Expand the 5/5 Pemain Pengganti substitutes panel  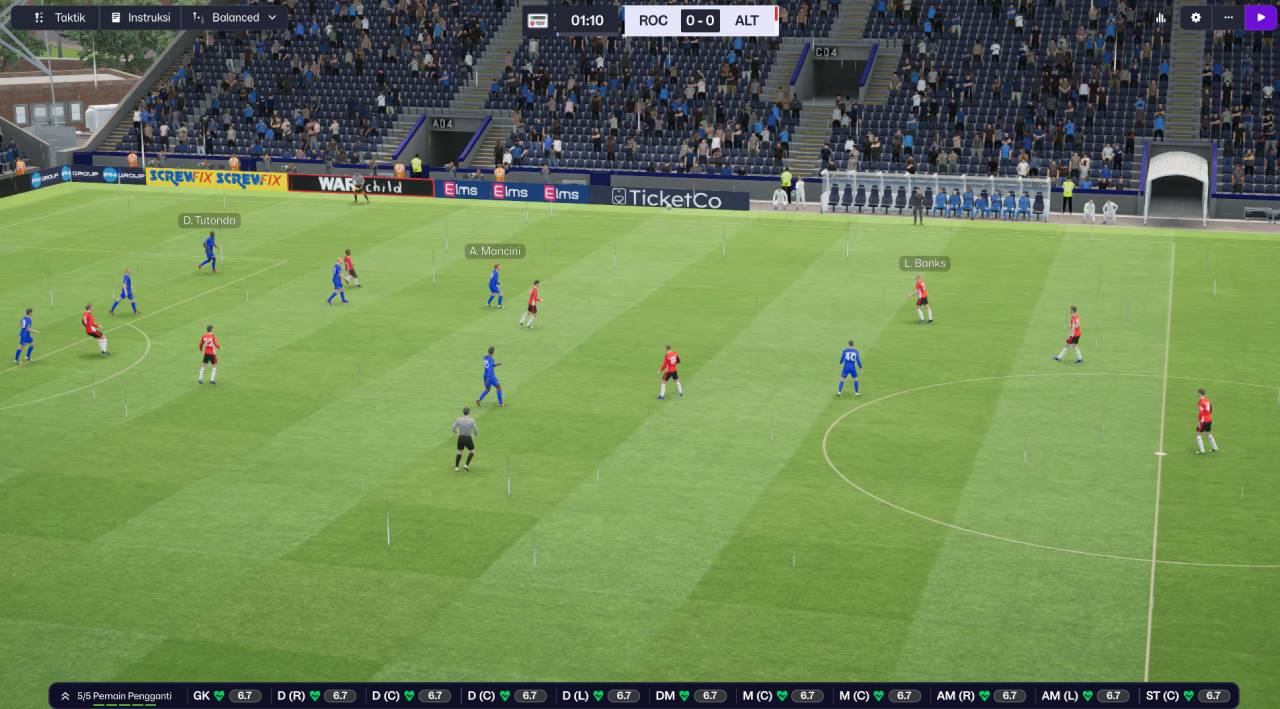tap(115, 696)
